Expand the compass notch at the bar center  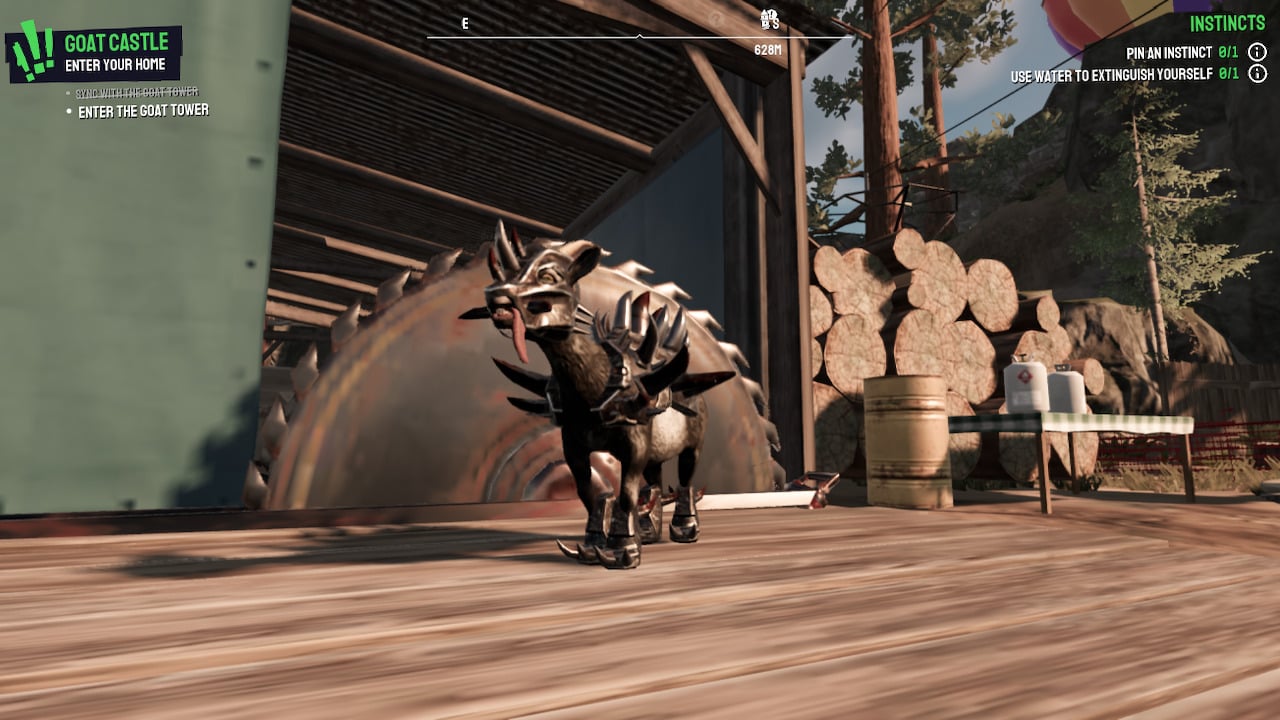pos(640,35)
